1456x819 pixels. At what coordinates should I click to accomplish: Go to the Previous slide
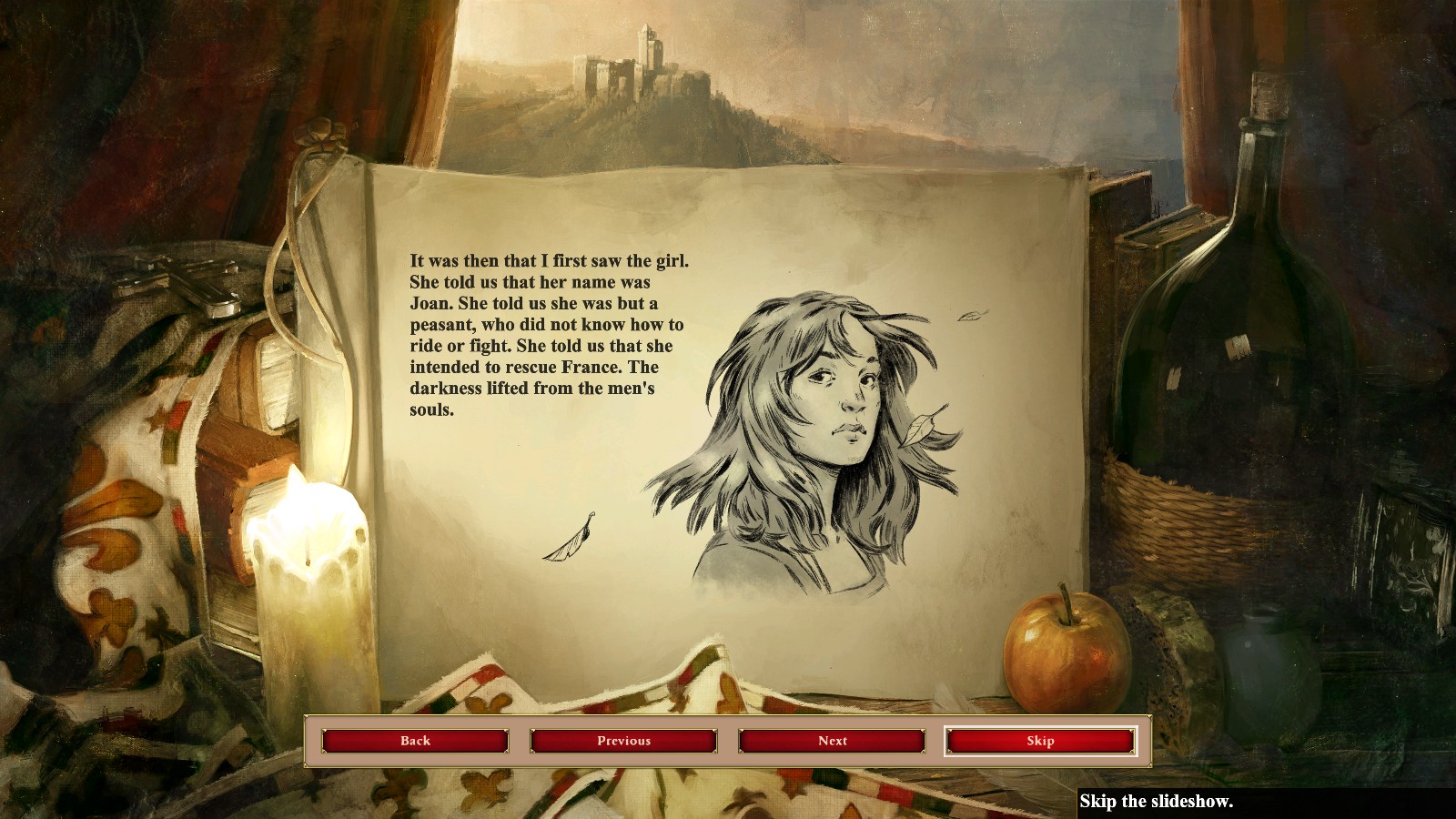point(623,741)
